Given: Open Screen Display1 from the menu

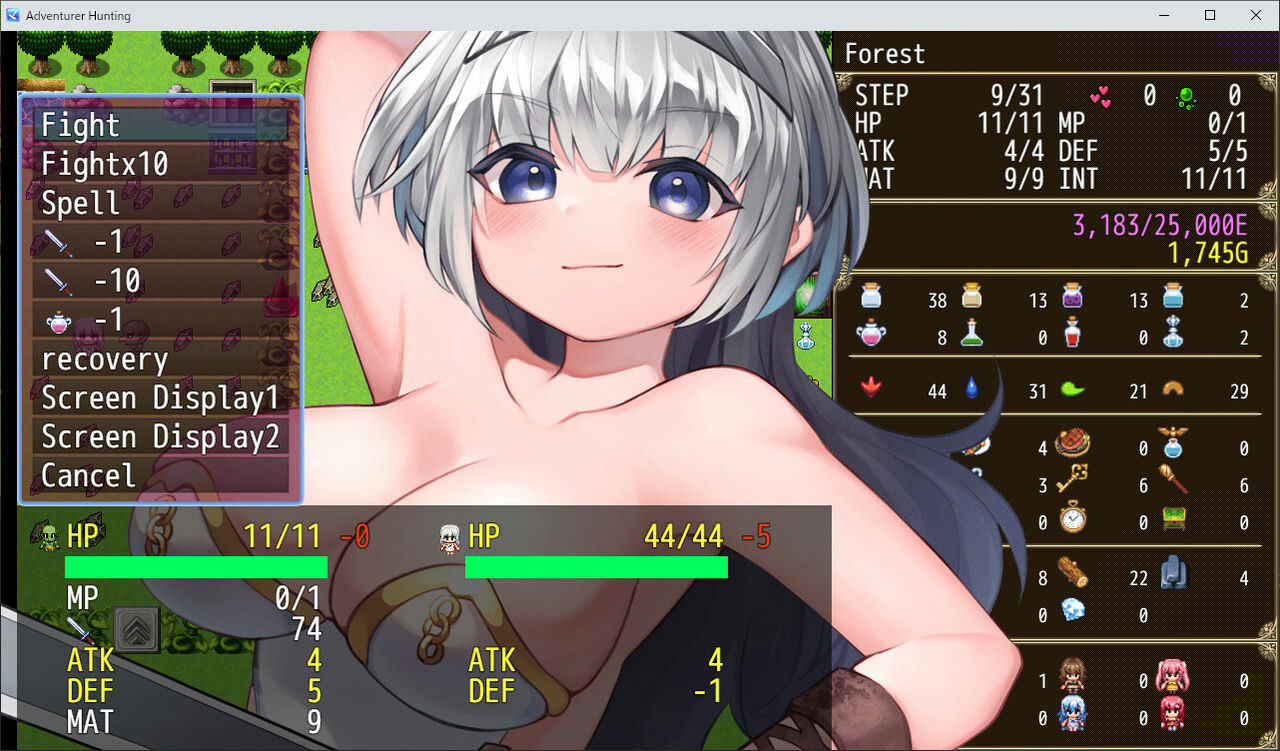Looking at the screenshot, I should pos(160,397).
